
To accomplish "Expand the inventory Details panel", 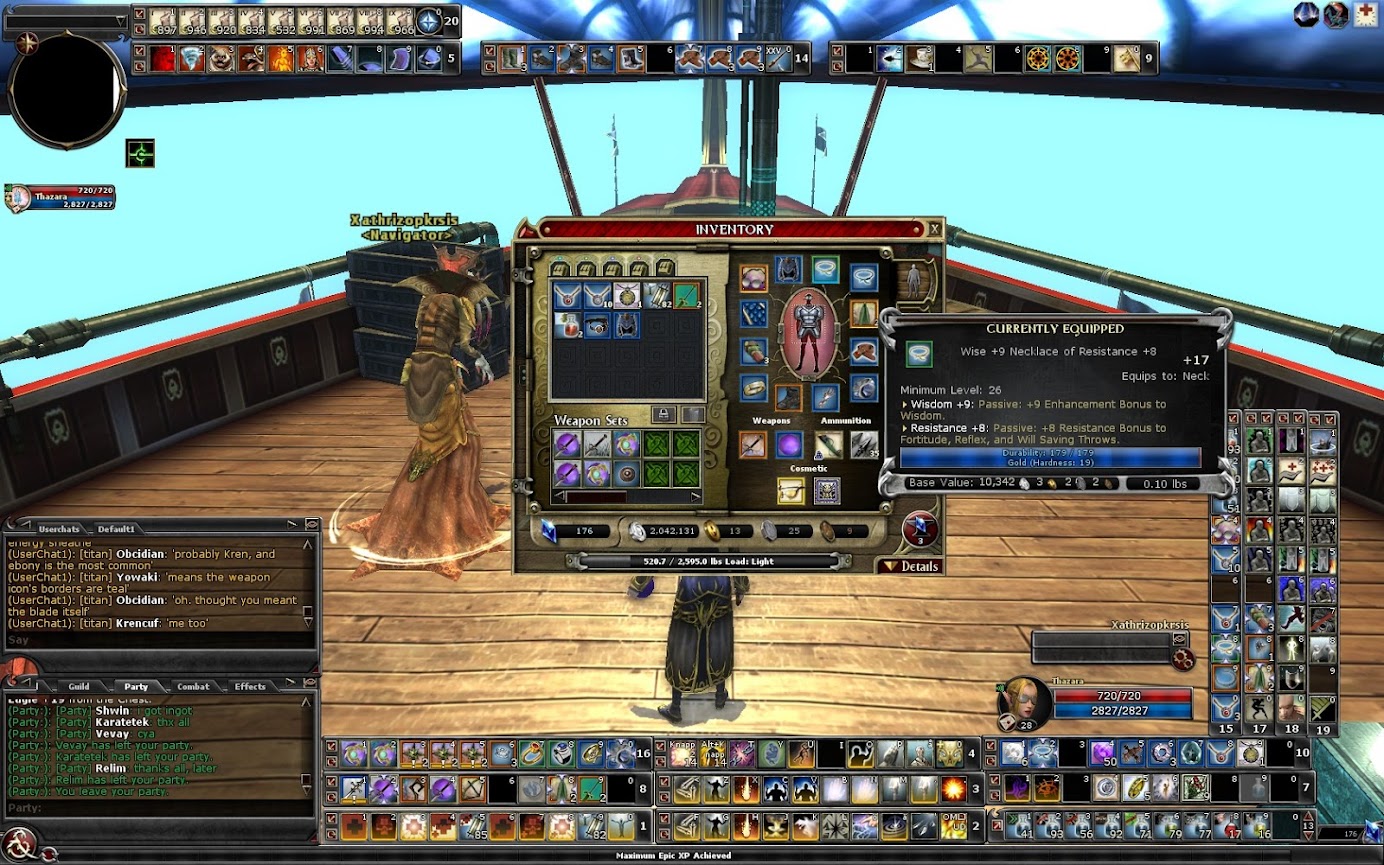I will coord(911,566).
